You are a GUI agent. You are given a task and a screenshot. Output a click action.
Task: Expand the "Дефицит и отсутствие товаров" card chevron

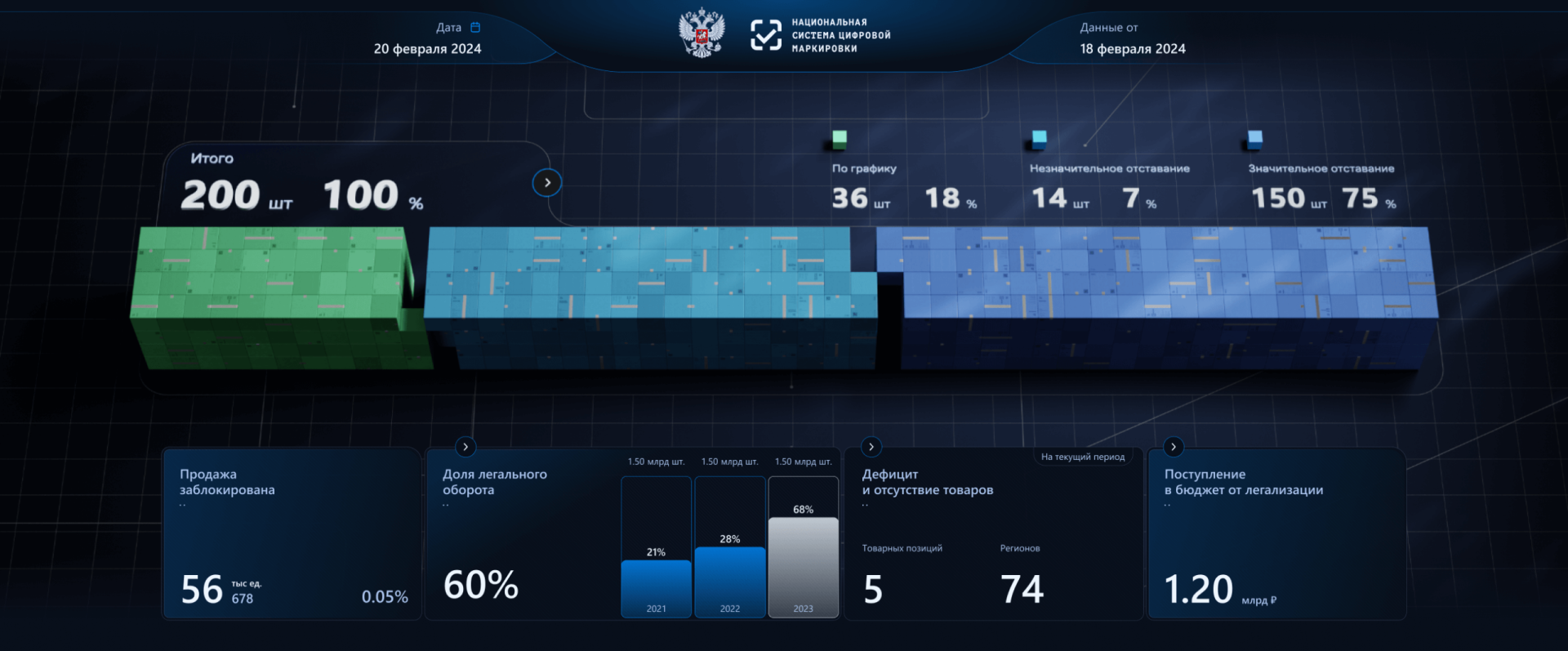871,448
